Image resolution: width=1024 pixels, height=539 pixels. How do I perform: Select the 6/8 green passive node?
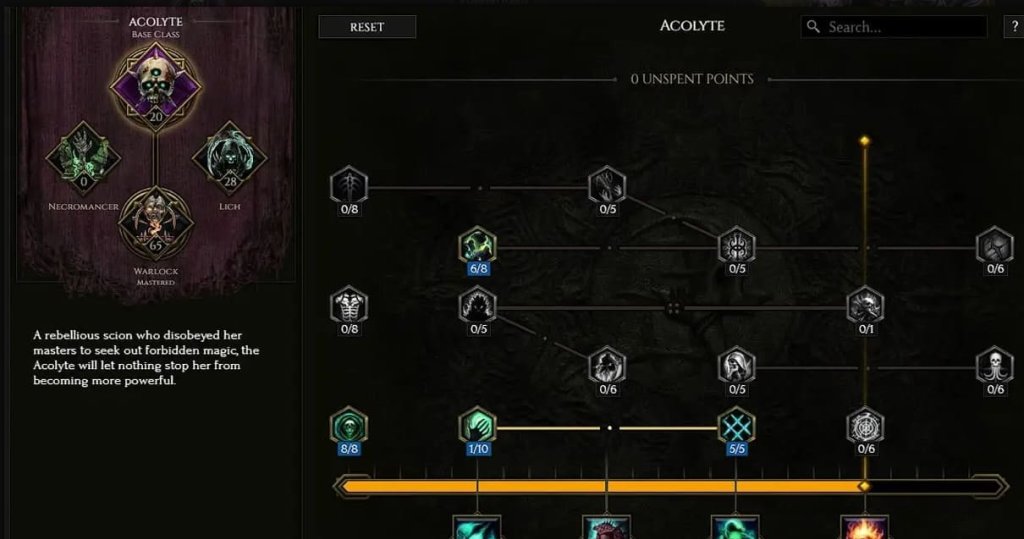tap(477, 245)
